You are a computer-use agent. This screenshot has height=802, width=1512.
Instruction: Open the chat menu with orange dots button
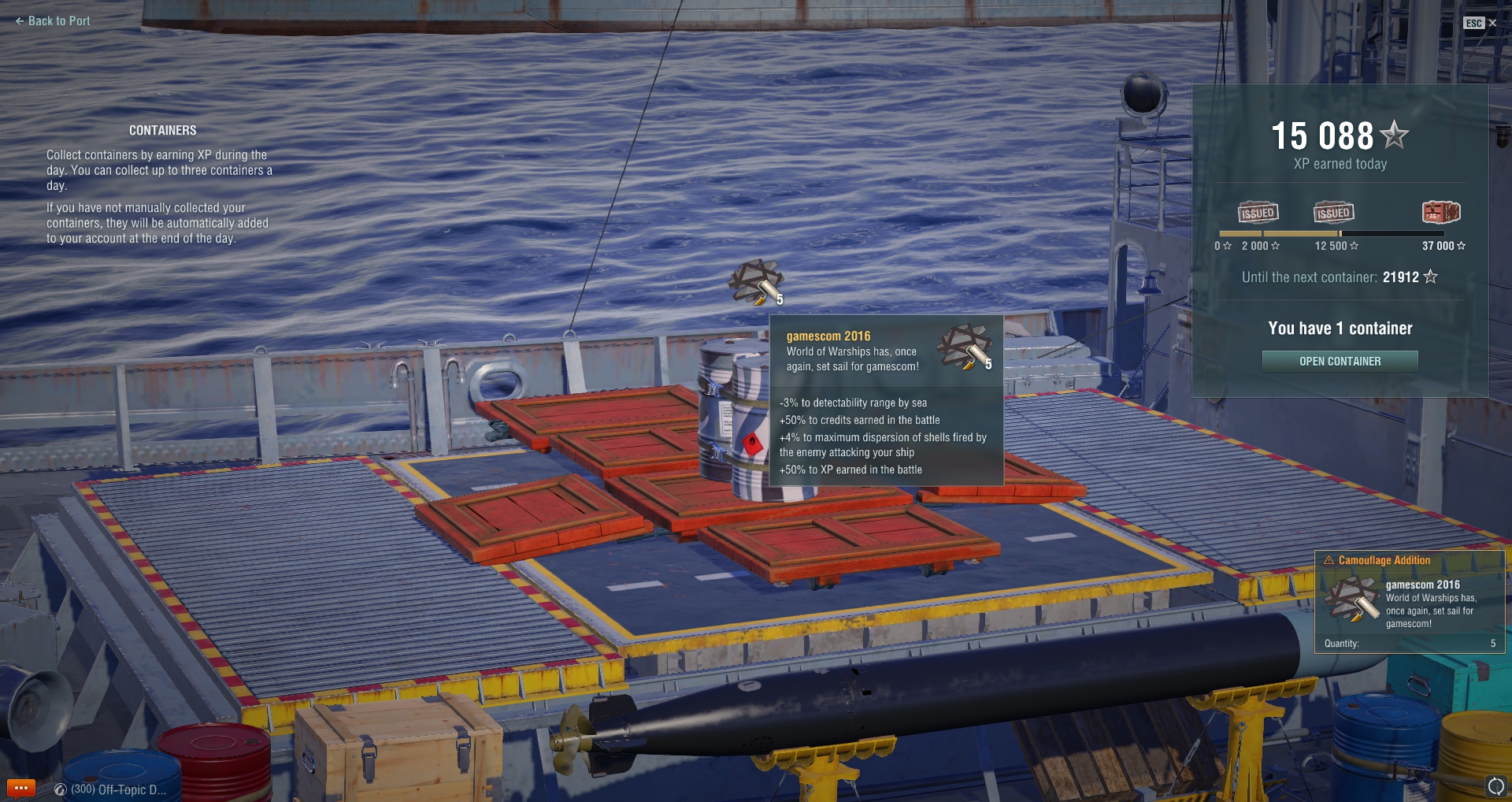[x=21, y=788]
